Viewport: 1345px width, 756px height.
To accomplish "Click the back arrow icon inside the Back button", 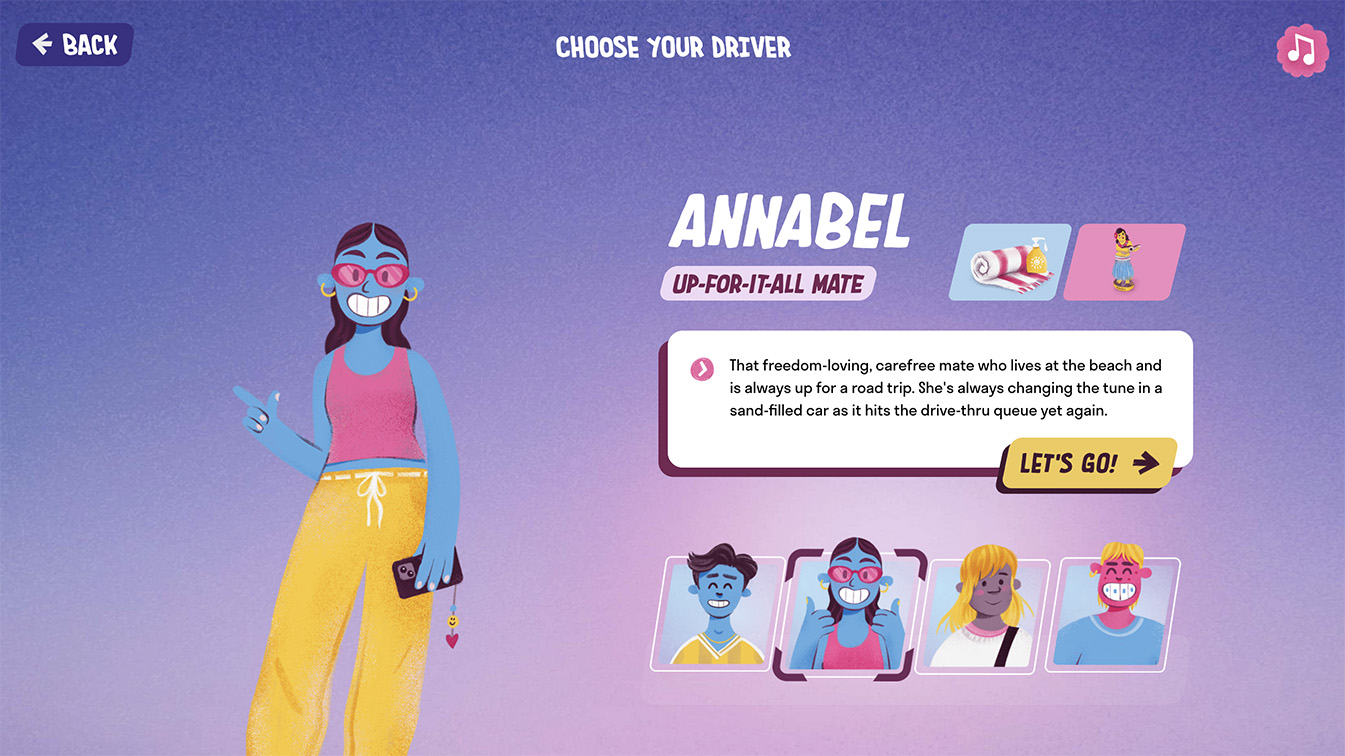I will click(x=42, y=44).
